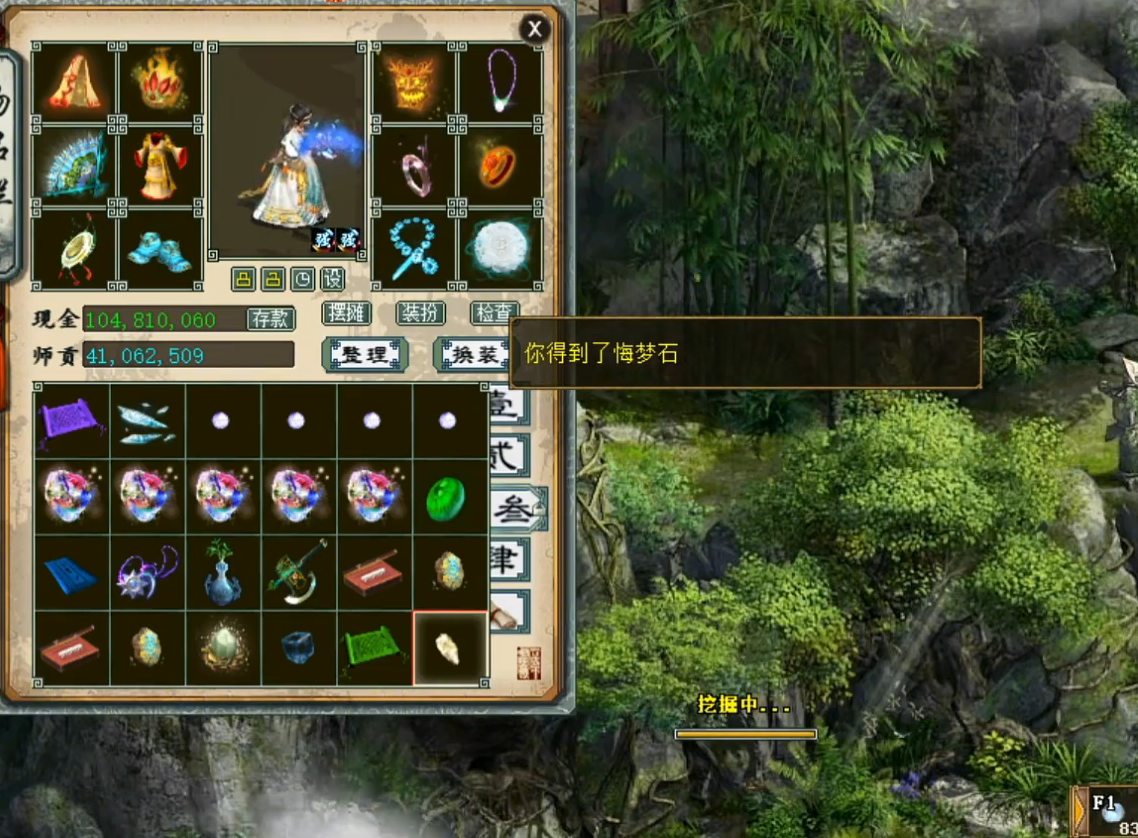Open the 摆摊 stall button
Image resolution: width=1138 pixels, height=838 pixels.
pyautogui.click(x=346, y=313)
